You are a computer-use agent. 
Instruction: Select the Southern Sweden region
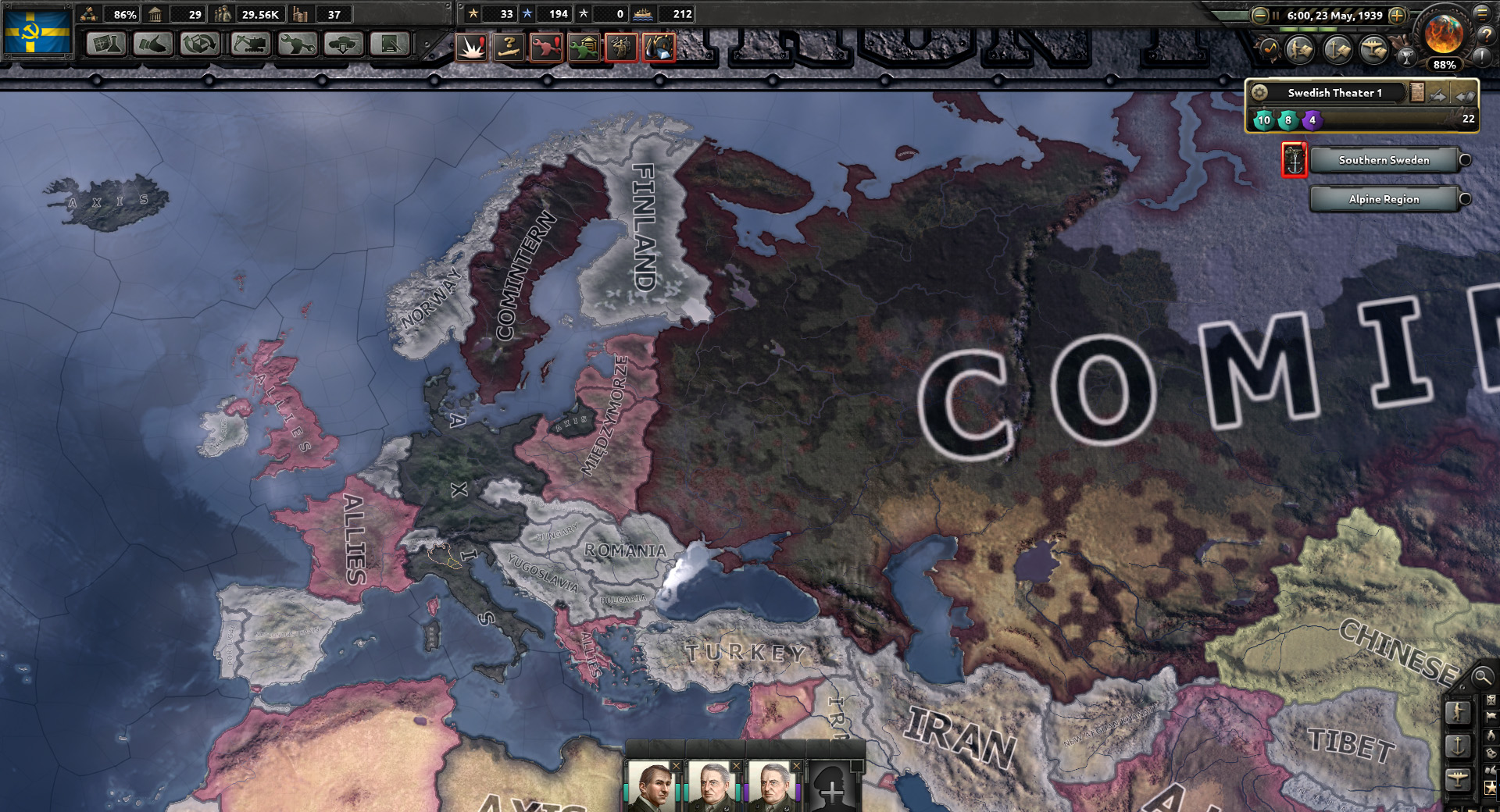[1384, 160]
